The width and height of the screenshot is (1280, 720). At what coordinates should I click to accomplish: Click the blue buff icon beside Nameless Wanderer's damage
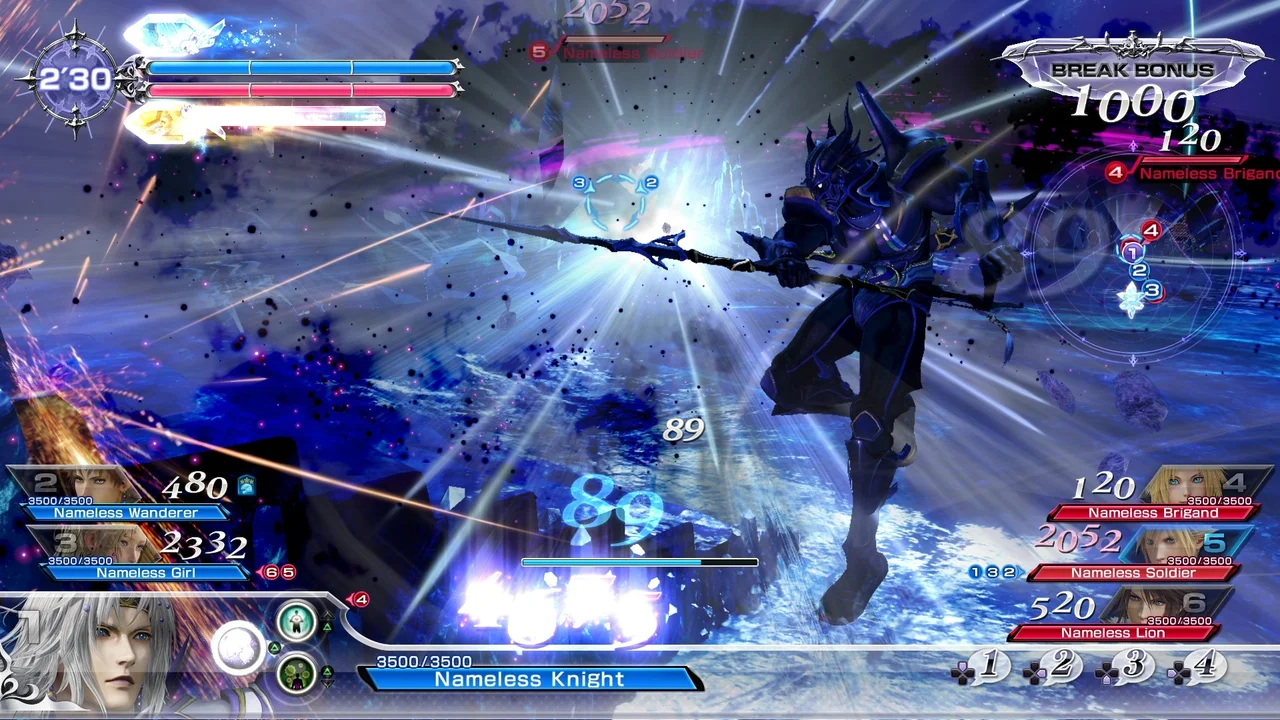pos(245,484)
